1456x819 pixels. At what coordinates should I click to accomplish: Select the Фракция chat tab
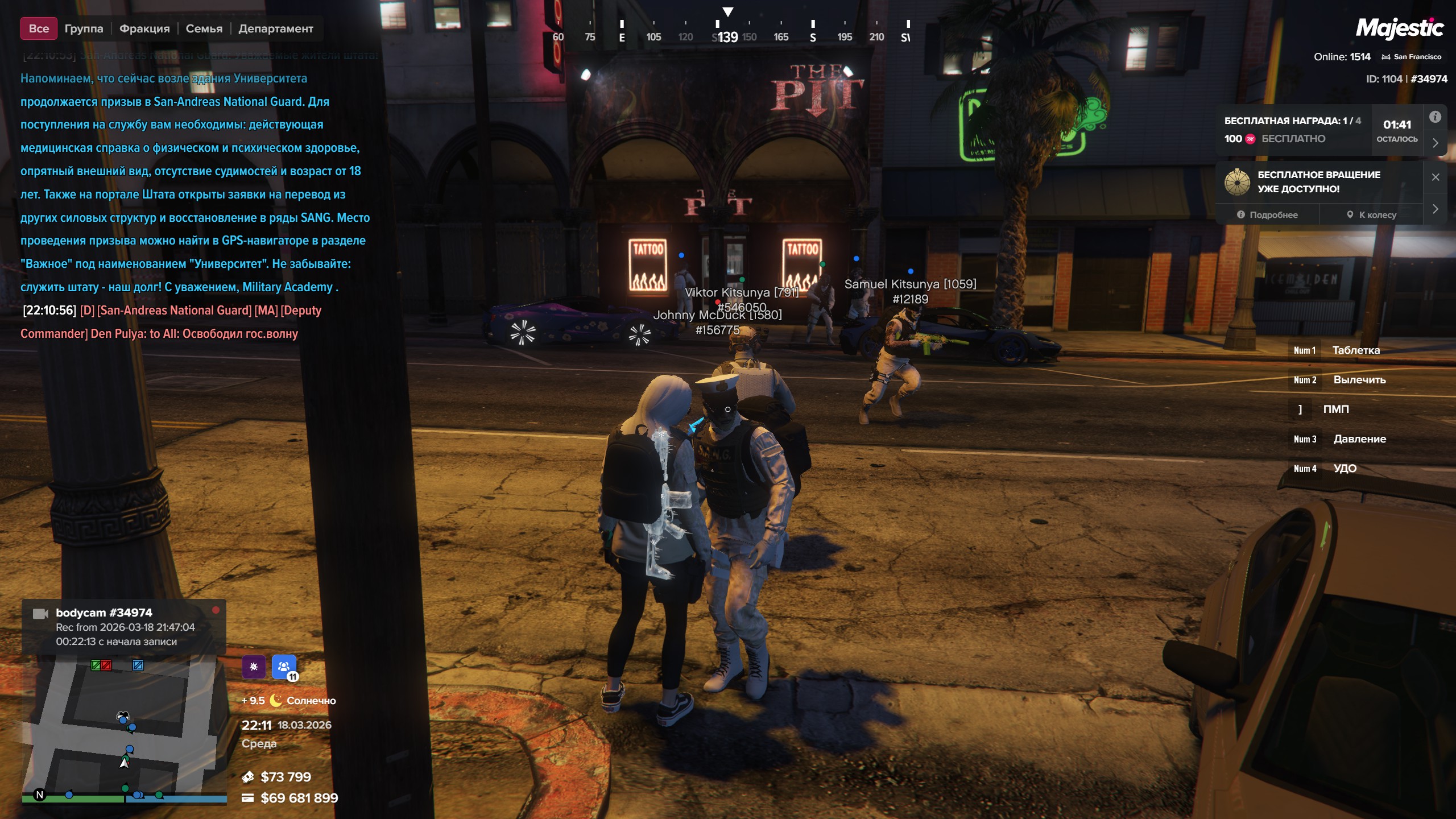coord(144,28)
